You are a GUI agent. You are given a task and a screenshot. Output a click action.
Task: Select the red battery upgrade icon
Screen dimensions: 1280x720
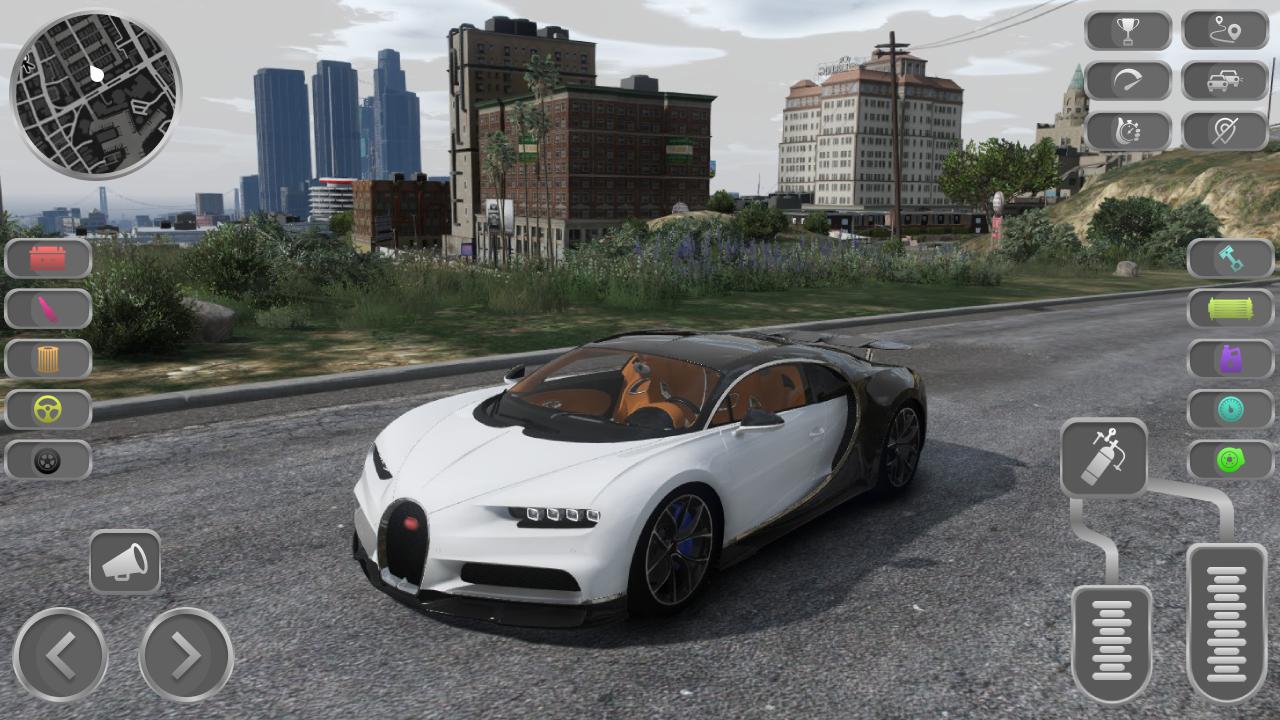[x=48, y=258]
